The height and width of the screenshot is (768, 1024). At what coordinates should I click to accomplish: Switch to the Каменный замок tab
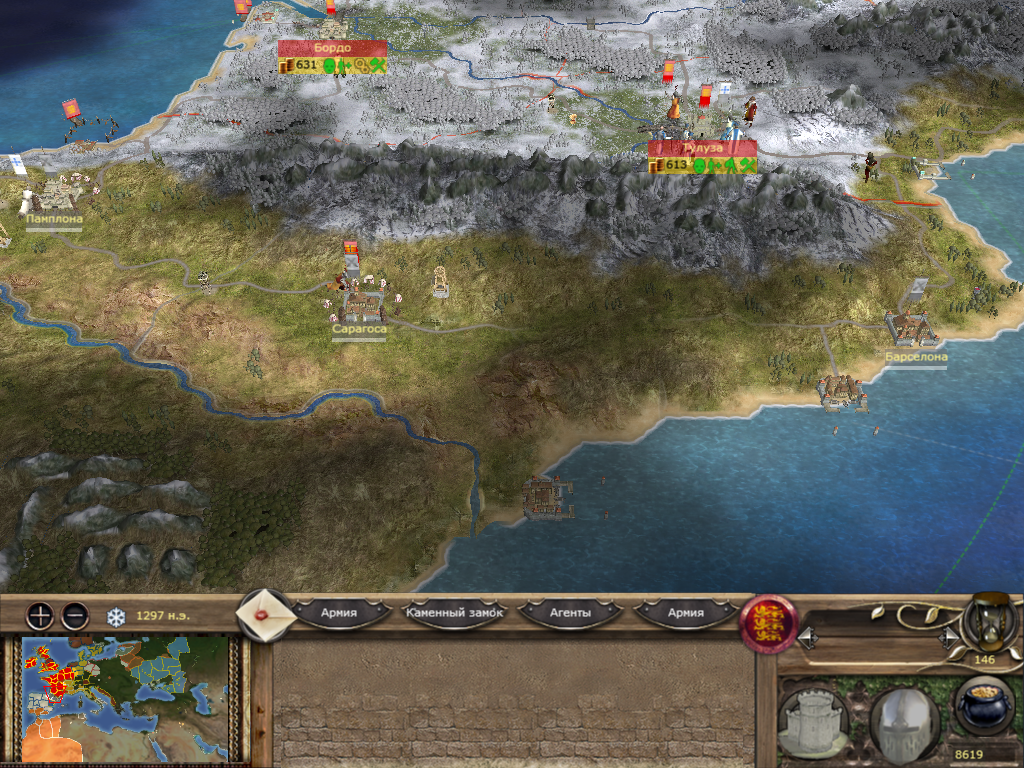coord(454,612)
